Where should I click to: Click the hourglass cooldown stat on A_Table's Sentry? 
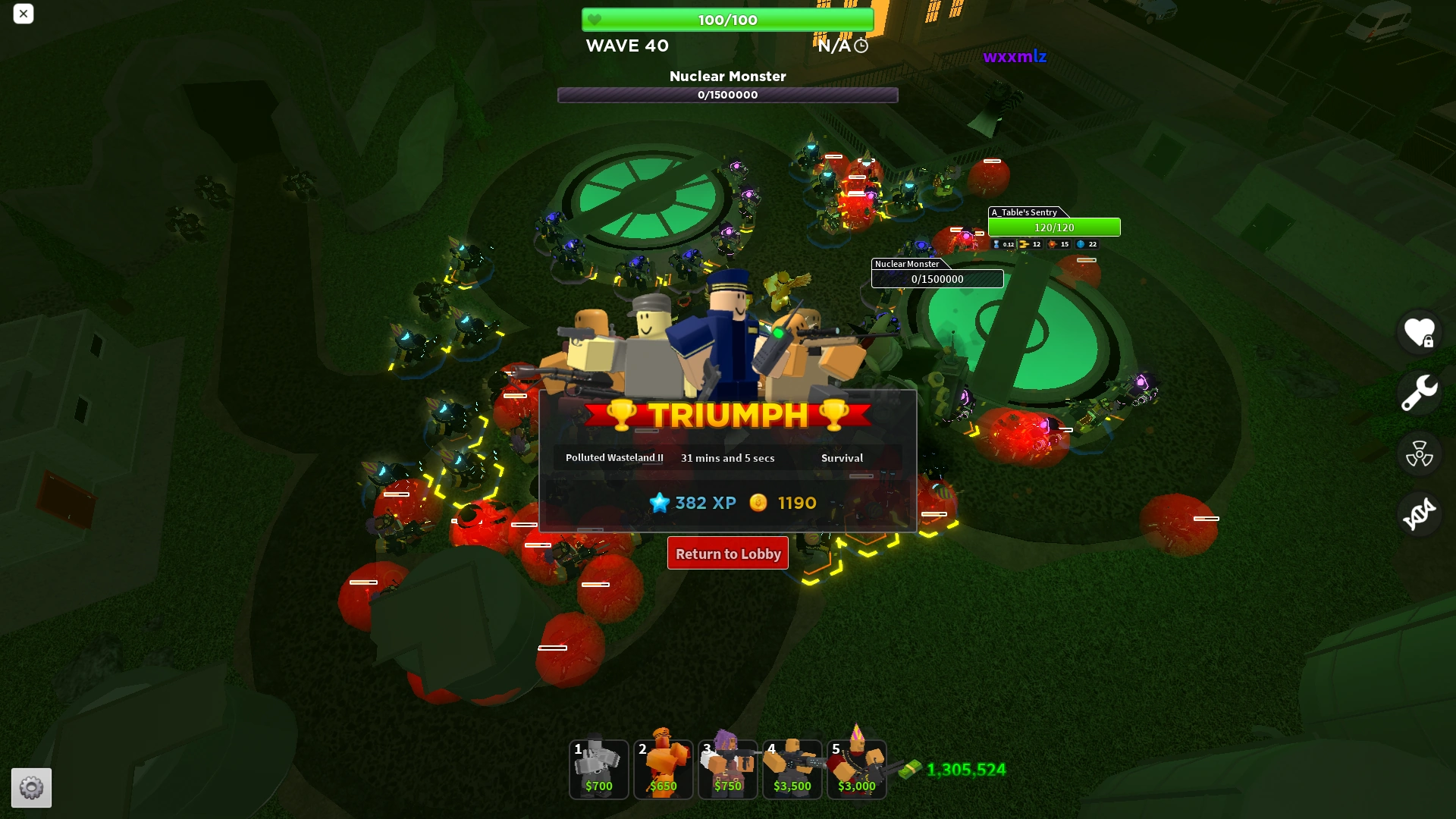point(995,244)
